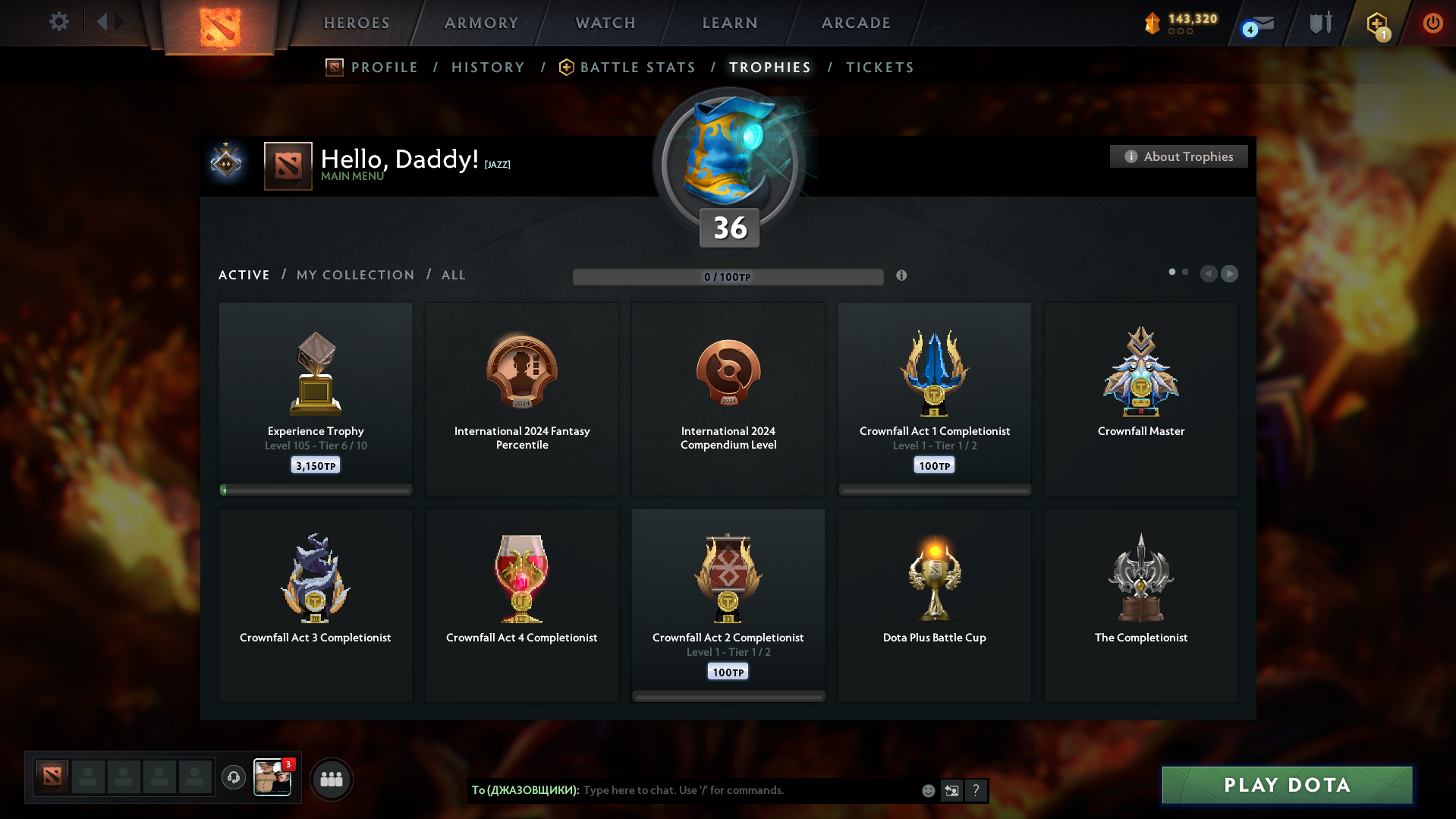
Task: Switch to the MY COLLECTION tab
Action: click(x=354, y=275)
